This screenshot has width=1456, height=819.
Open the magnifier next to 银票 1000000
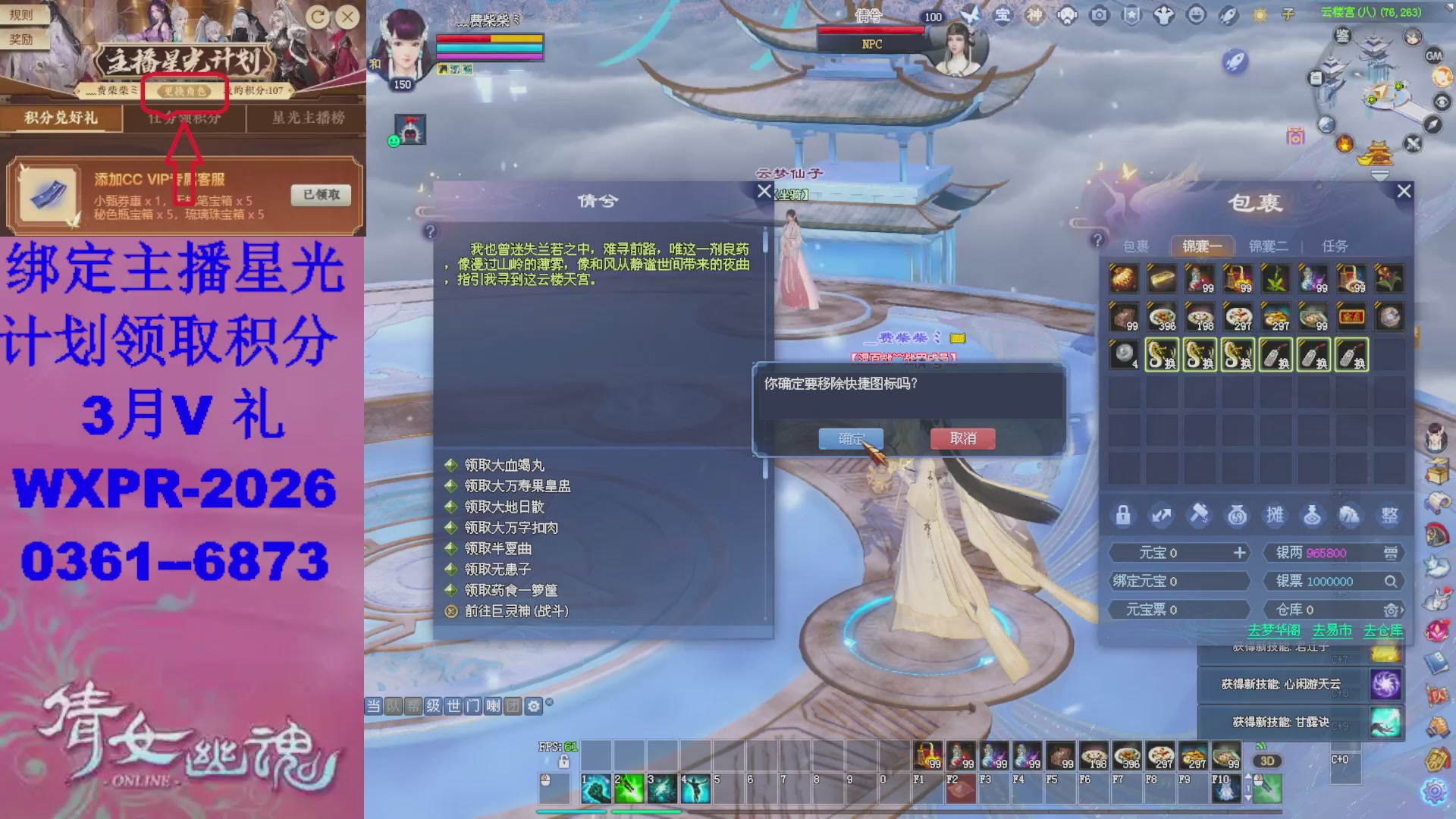coord(1391,581)
